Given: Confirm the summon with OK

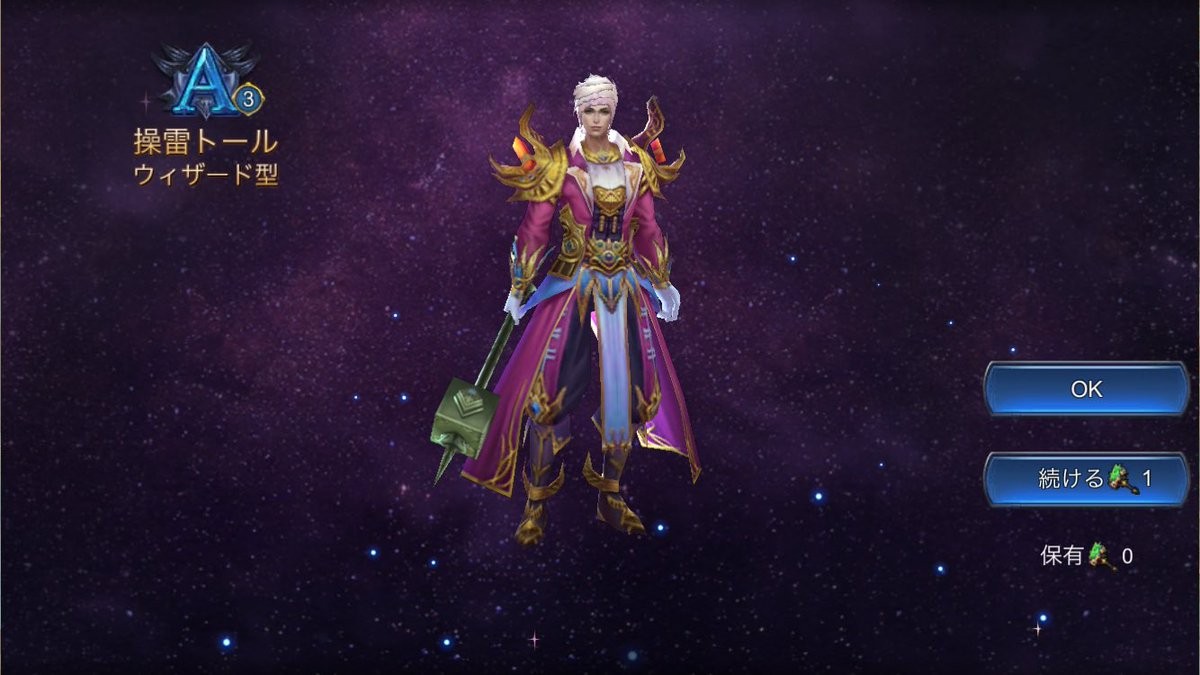Looking at the screenshot, I should 1086,390.
